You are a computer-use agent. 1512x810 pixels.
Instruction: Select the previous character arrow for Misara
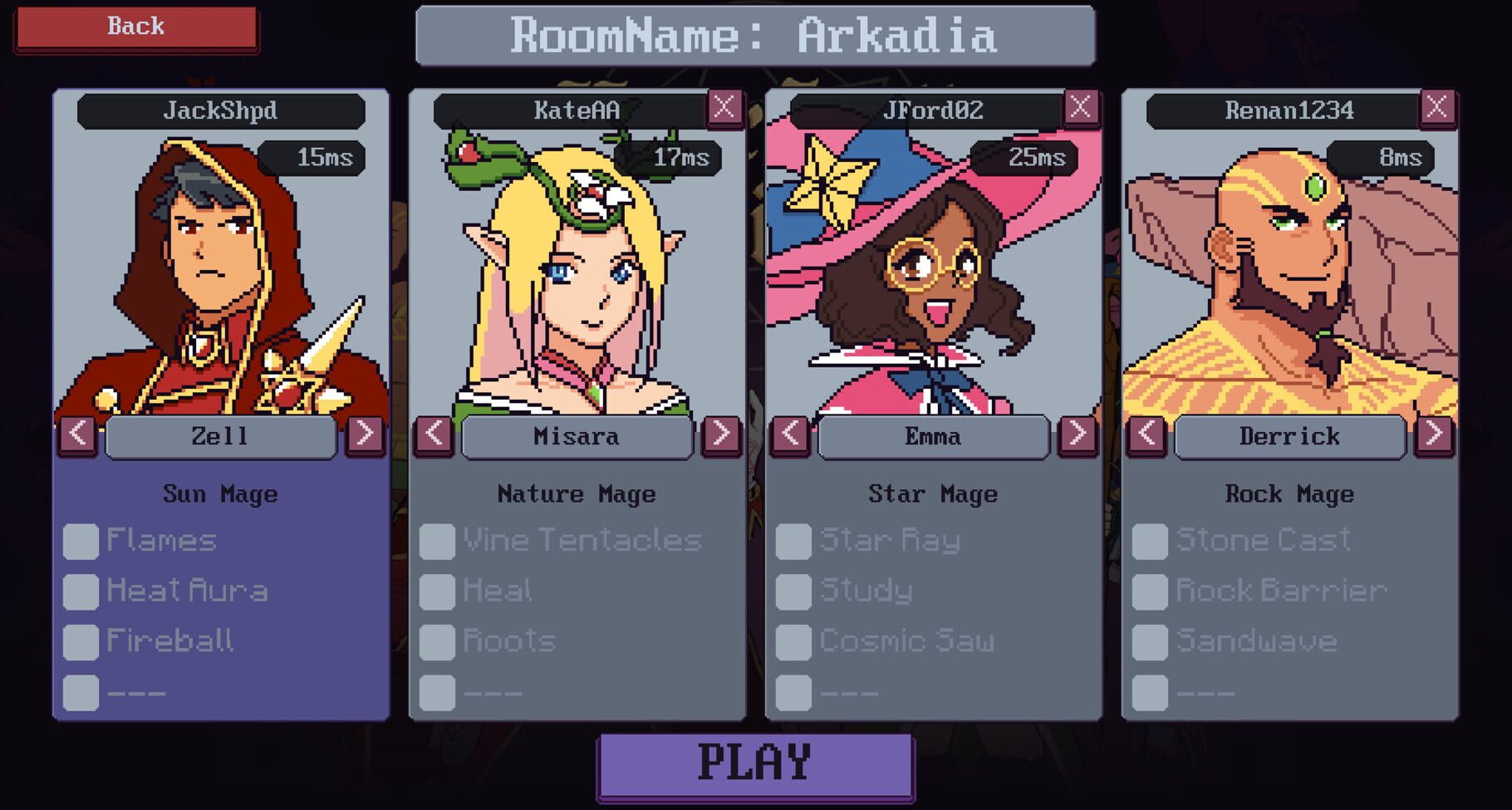coord(433,435)
